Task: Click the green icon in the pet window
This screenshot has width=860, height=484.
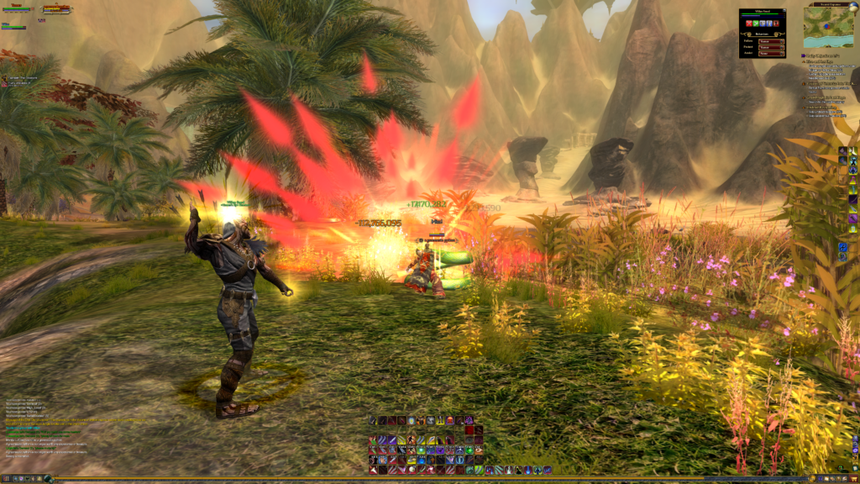Action: pos(756,23)
